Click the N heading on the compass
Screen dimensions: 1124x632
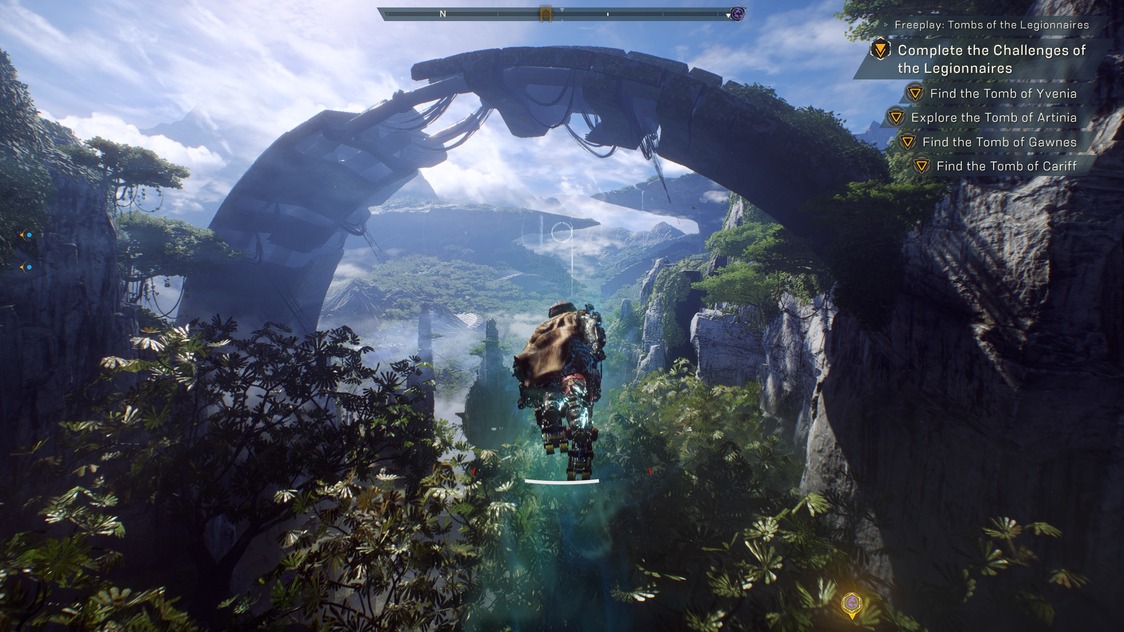click(442, 14)
